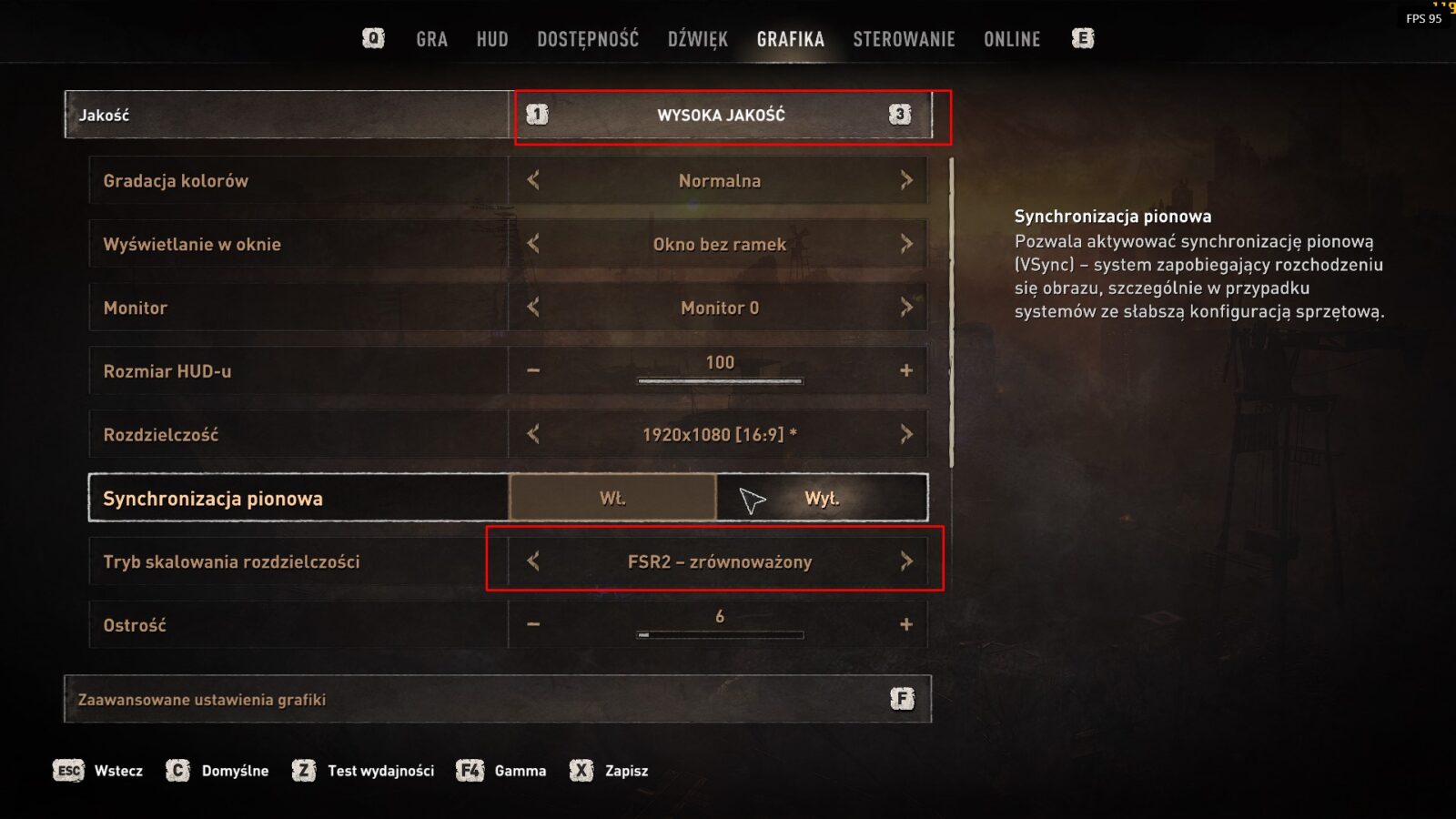Screen dimensions: 1456x819
Task: Open Zaawansowane ustawienia grafiki
Action: (497, 699)
